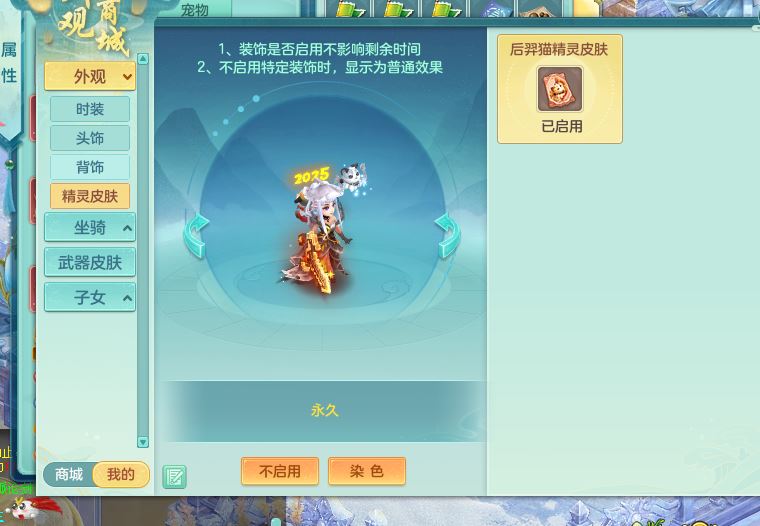Click the 不启用 button
The image size is (760, 526).
pyautogui.click(x=280, y=471)
